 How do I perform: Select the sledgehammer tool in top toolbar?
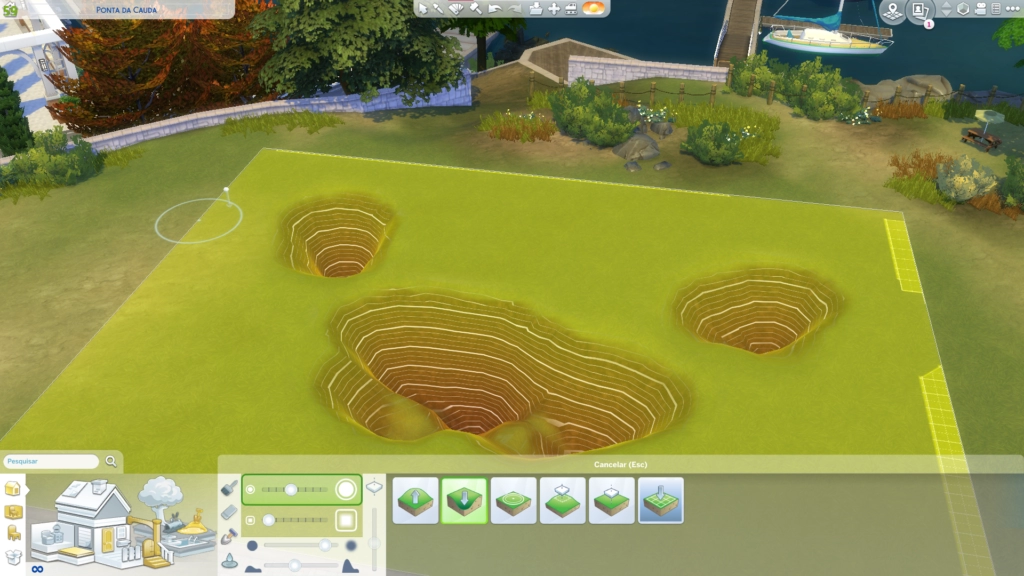pyautogui.click(x=475, y=9)
